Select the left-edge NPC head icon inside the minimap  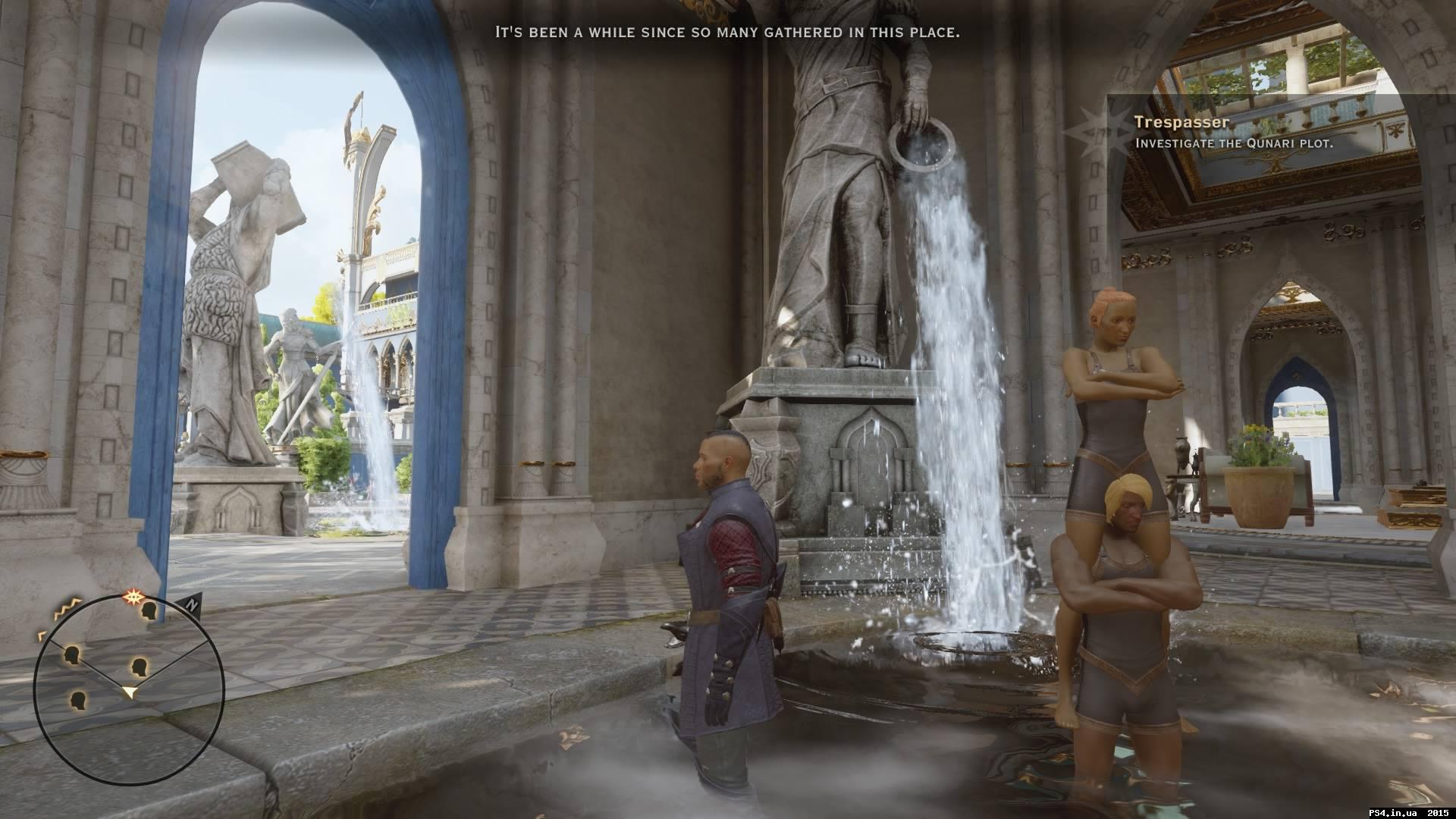(x=71, y=653)
